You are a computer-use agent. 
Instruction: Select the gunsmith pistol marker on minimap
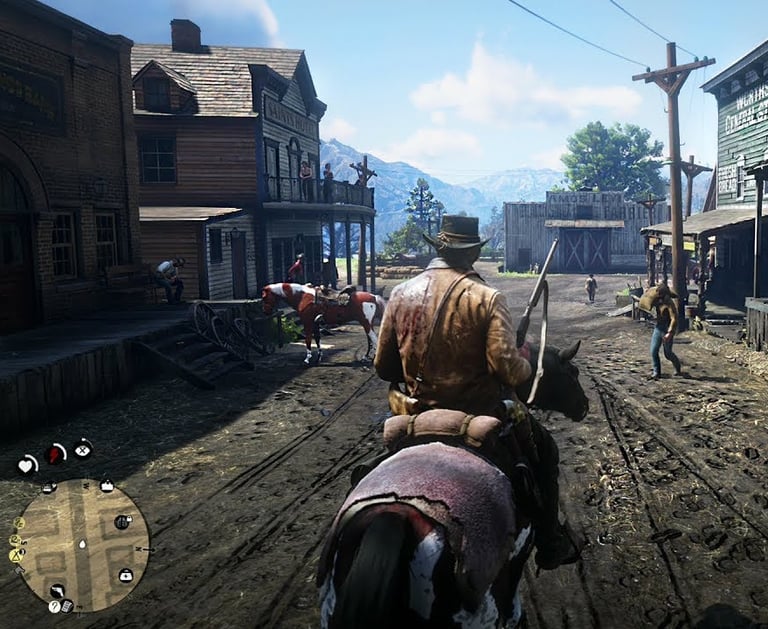coord(58,591)
